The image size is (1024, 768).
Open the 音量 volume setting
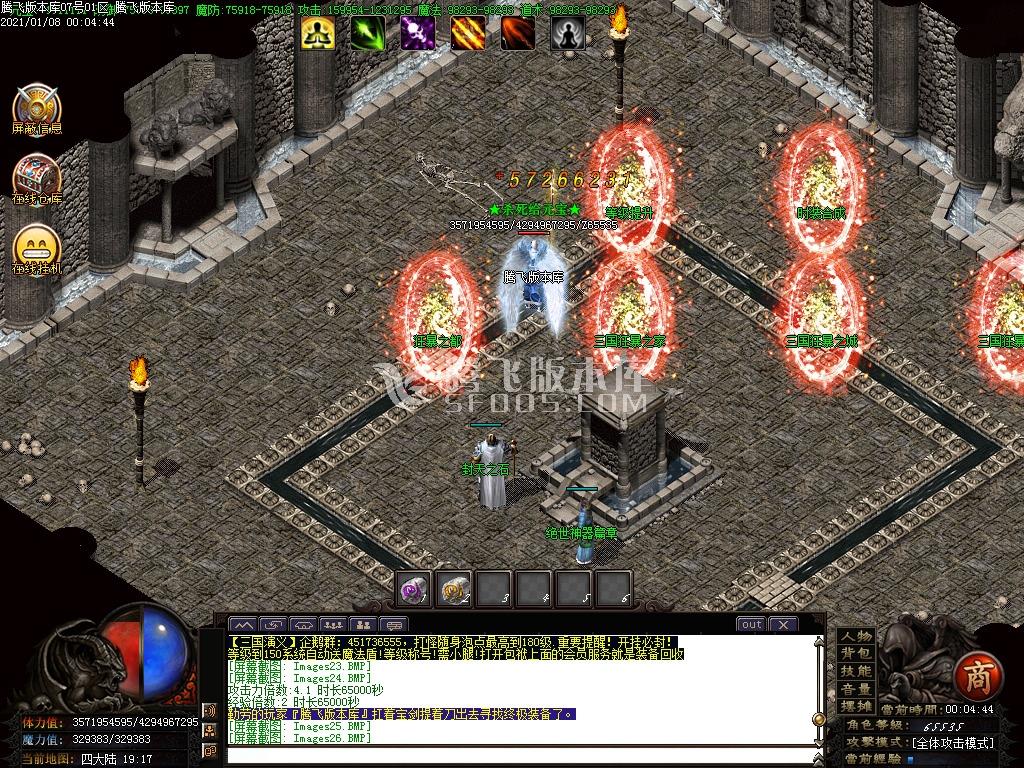point(856,689)
